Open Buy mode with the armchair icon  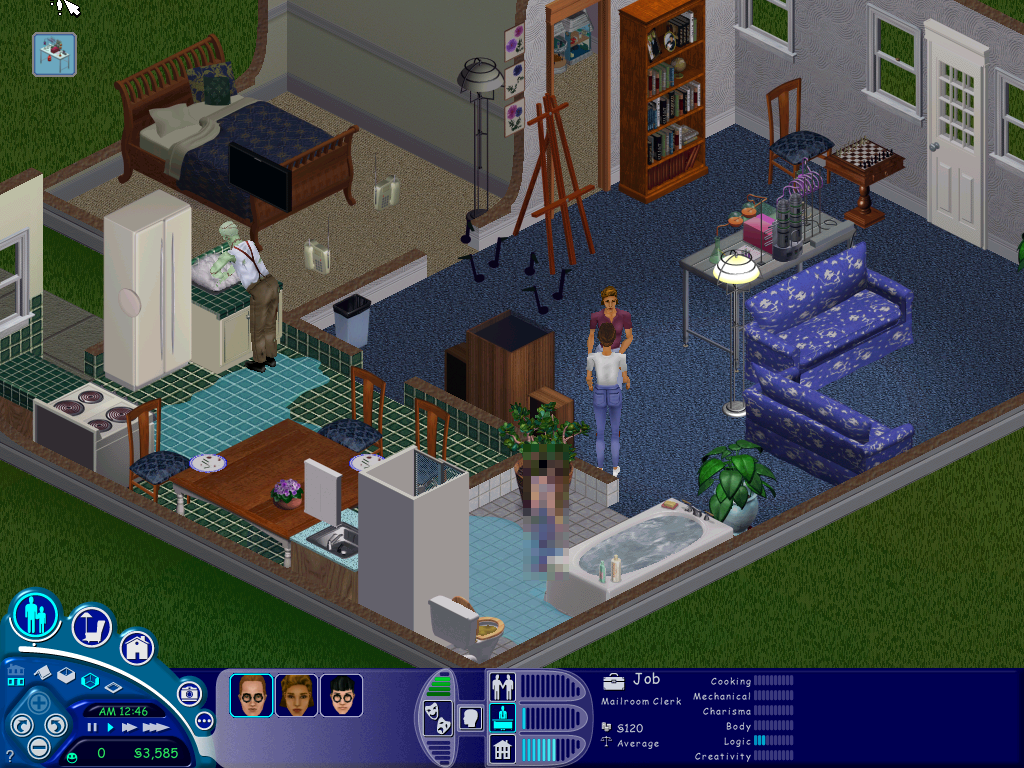click(91, 627)
